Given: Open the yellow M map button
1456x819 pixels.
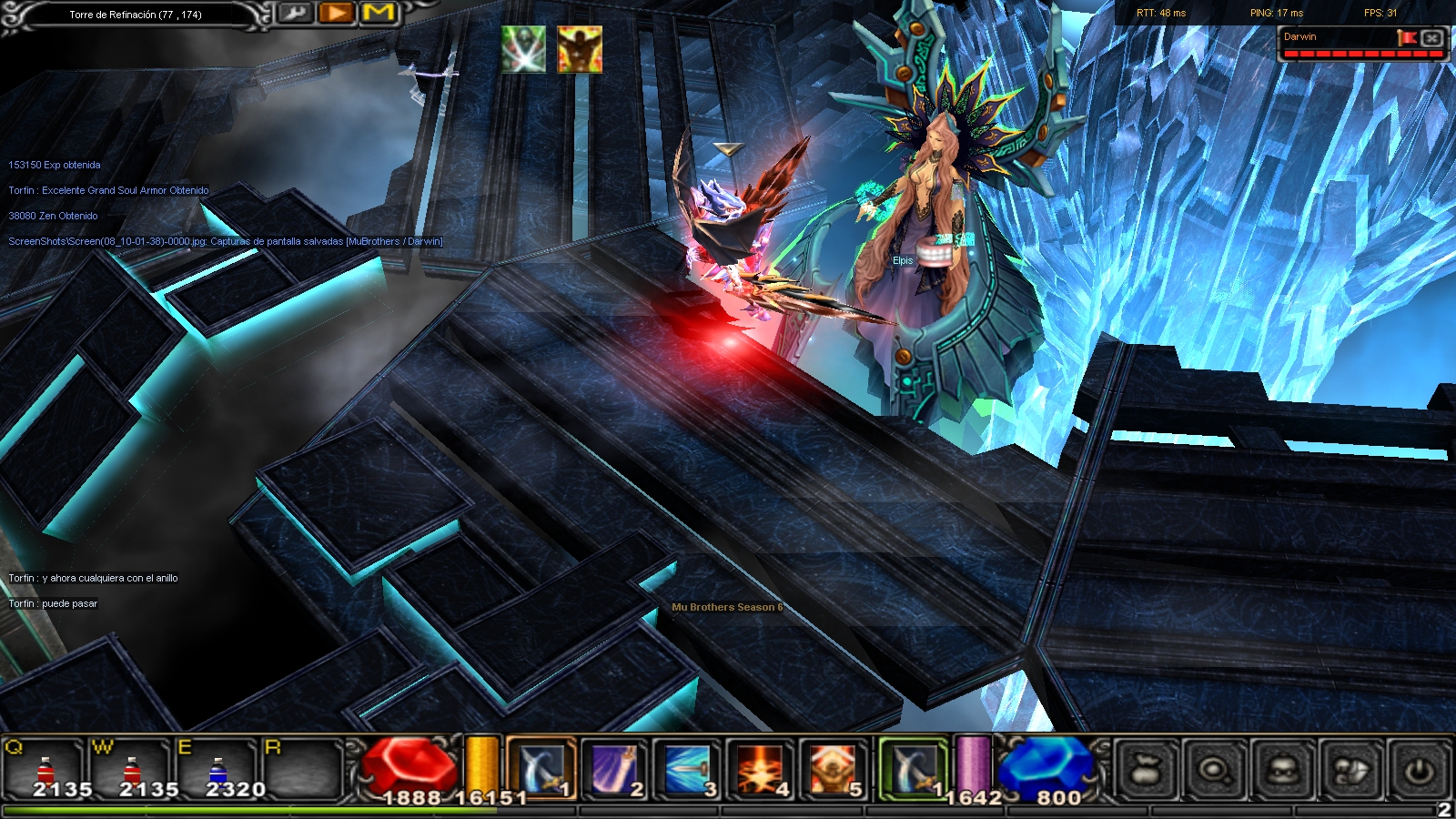Looking at the screenshot, I should [x=379, y=13].
